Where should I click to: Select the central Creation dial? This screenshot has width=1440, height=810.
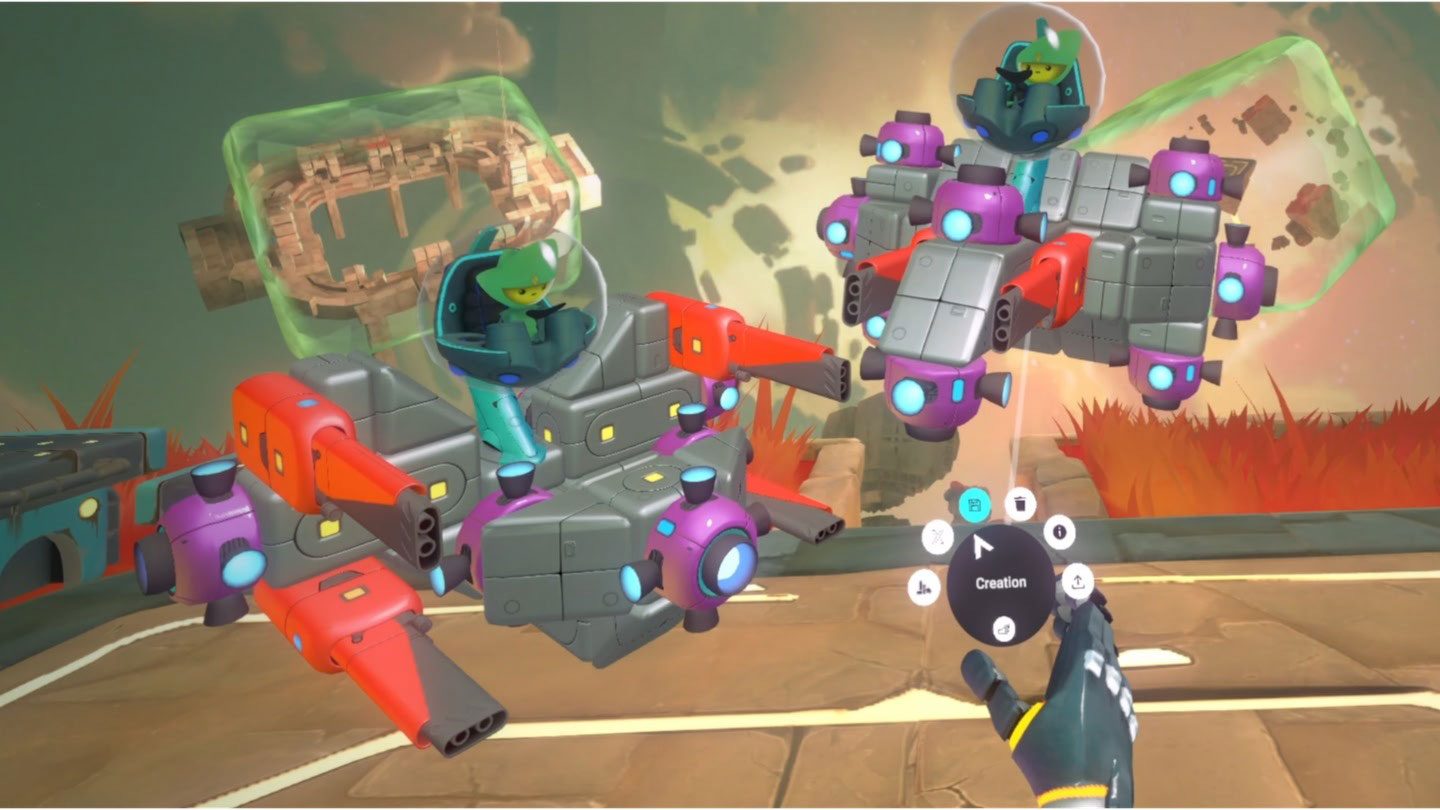(999, 582)
